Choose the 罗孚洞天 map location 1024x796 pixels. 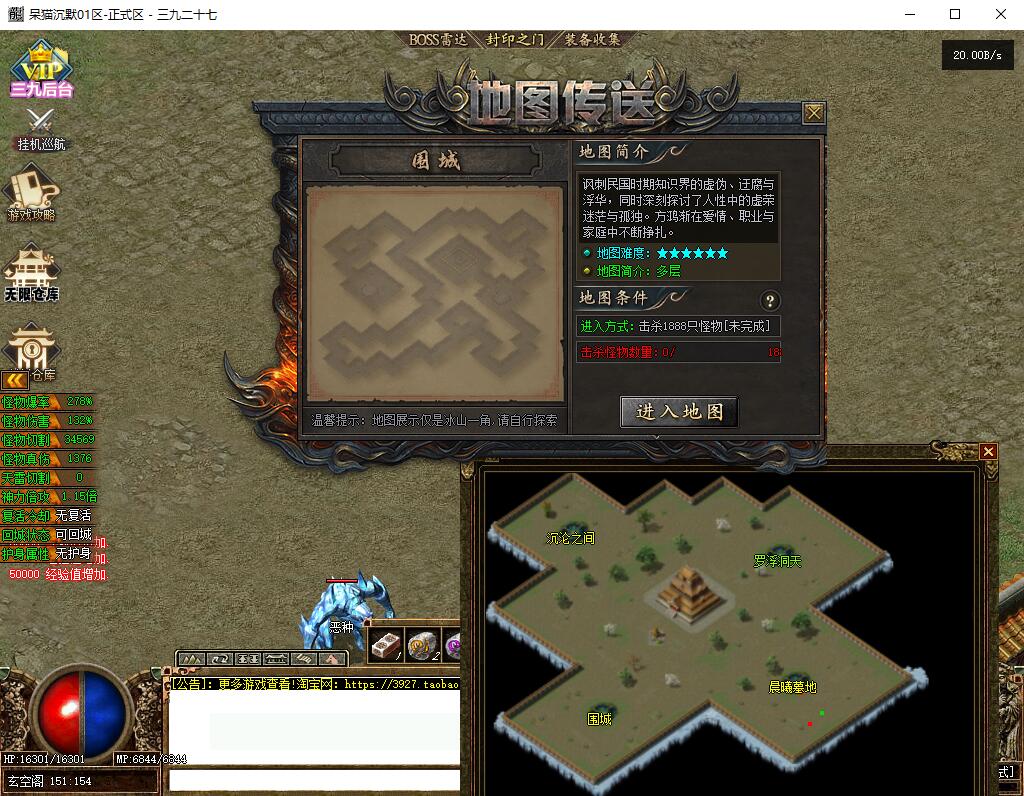(x=777, y=561)
